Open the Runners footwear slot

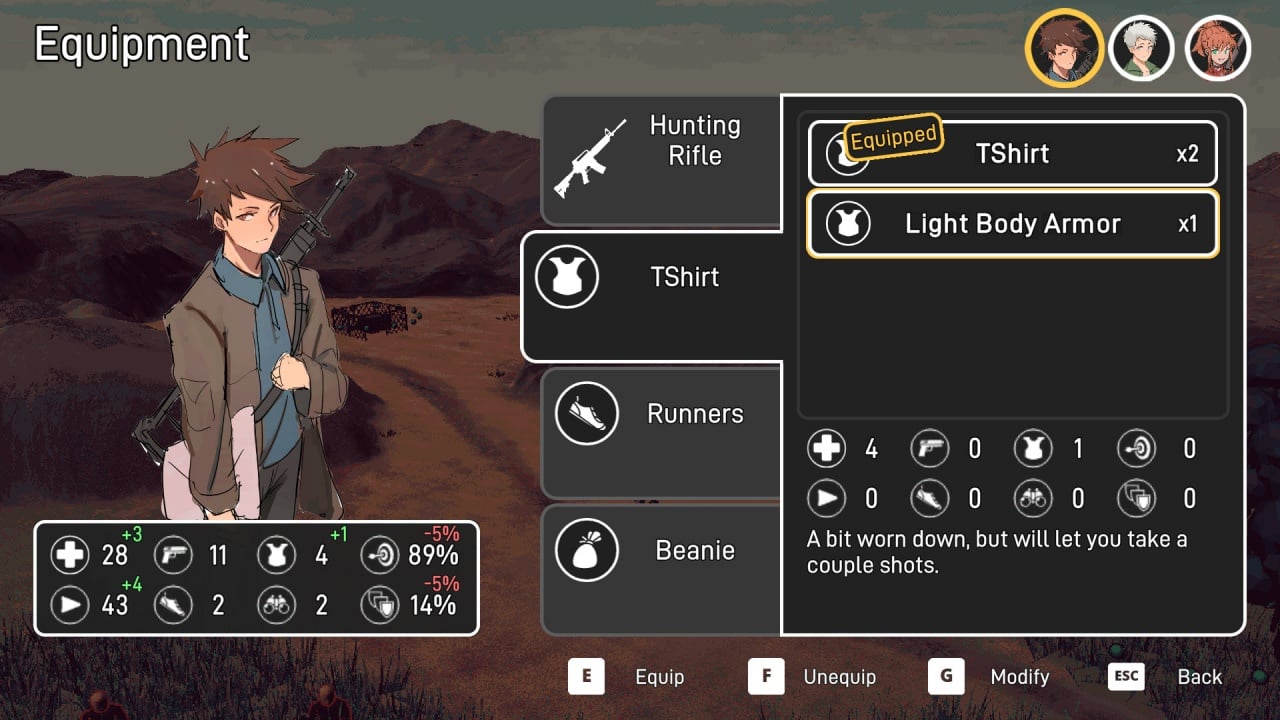click(662, 432)
